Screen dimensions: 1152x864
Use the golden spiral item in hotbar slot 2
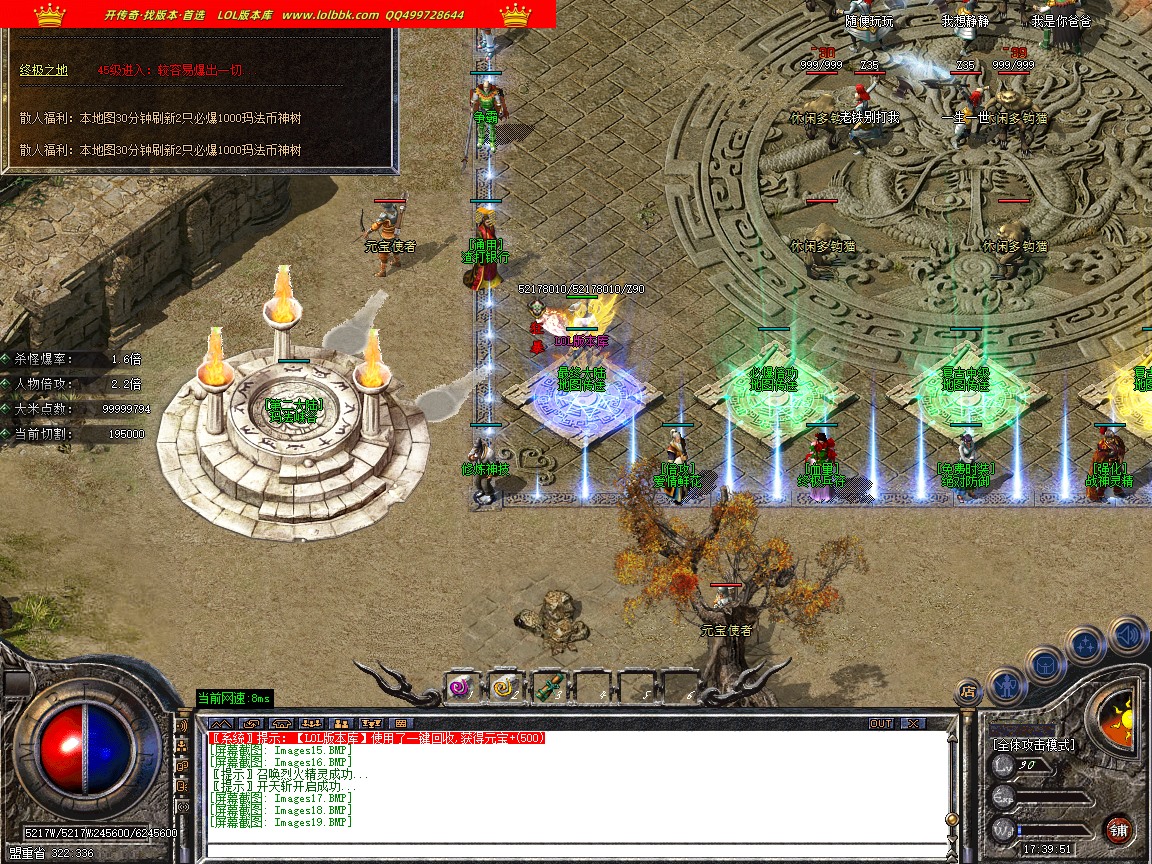[x=502, y=687]
